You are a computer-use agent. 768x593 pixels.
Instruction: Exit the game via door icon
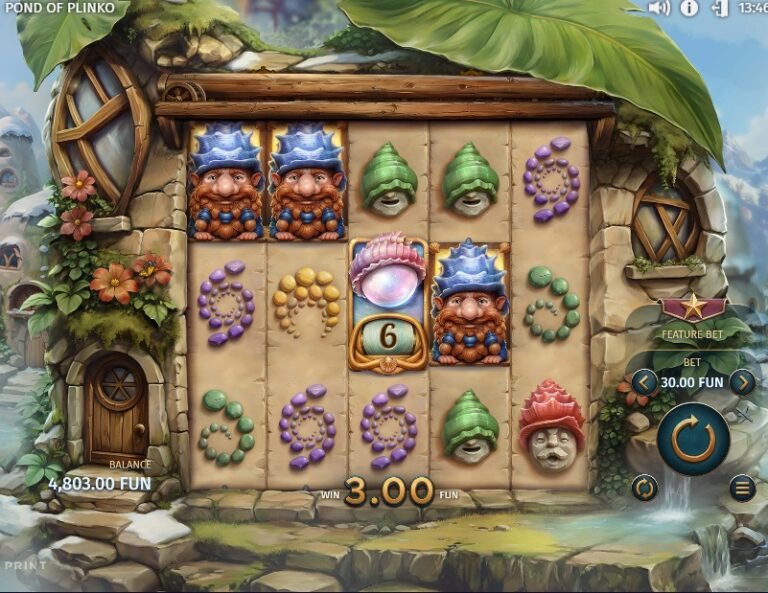718,8
